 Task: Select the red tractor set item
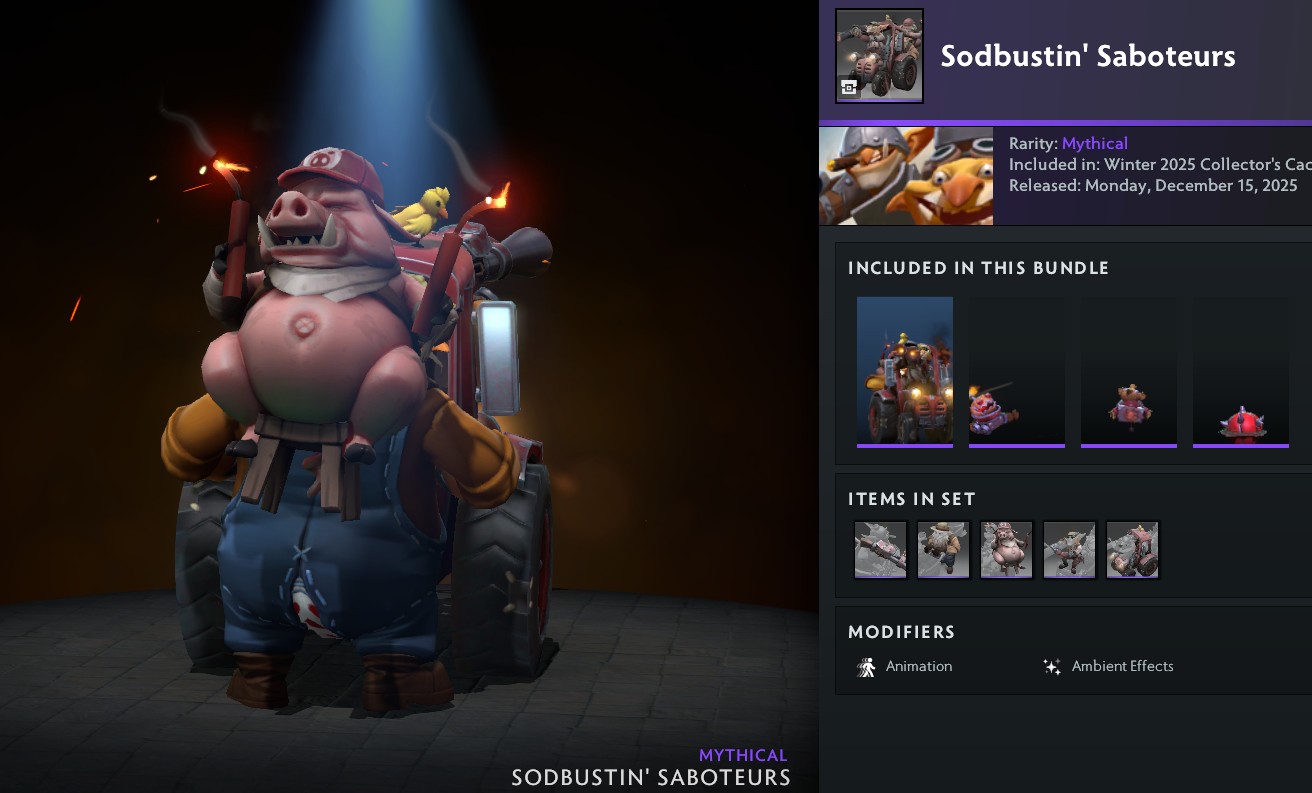pos(1132,550)
